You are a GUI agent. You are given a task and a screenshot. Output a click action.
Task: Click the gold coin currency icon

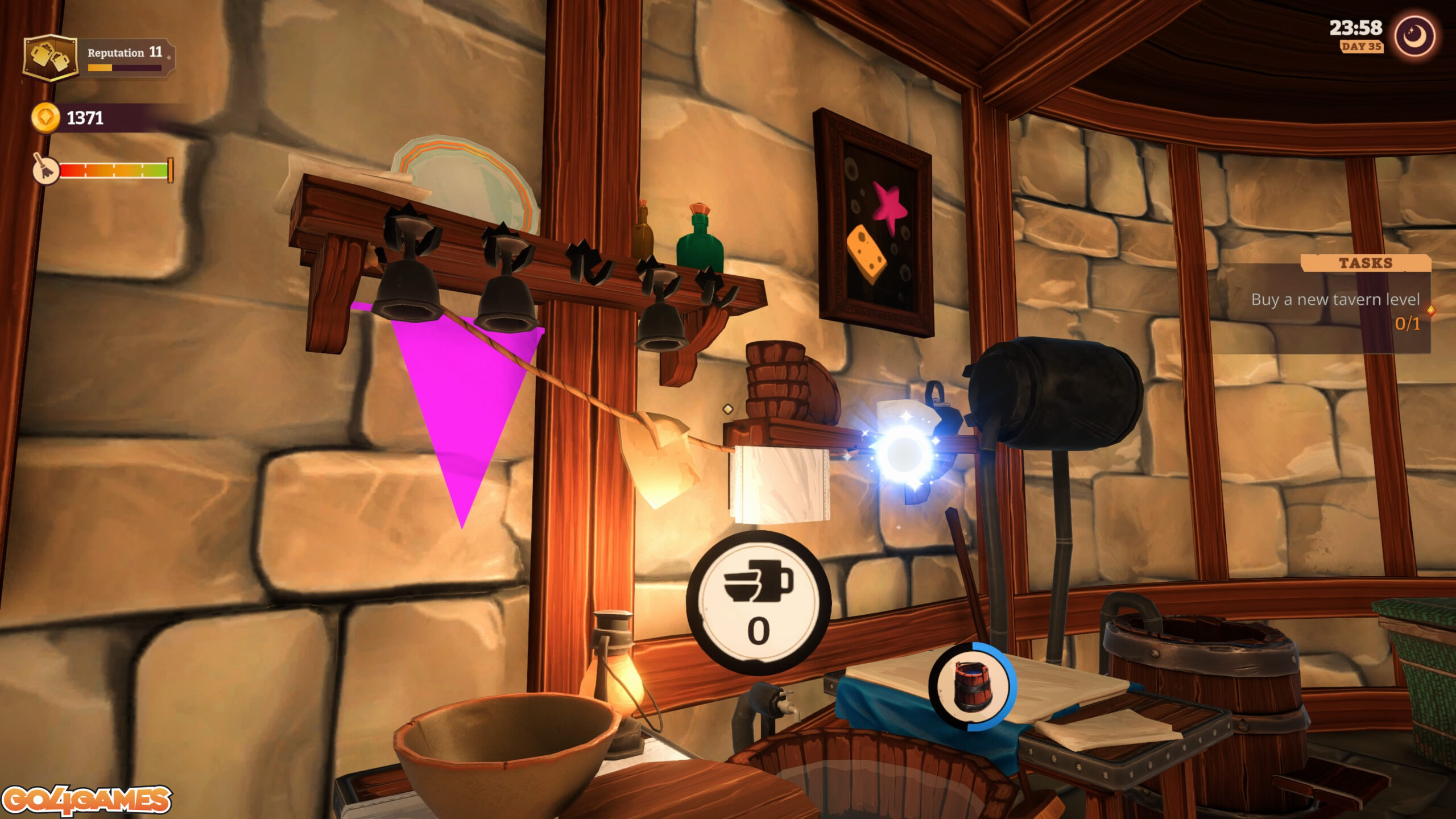click(x=45, y=118)
